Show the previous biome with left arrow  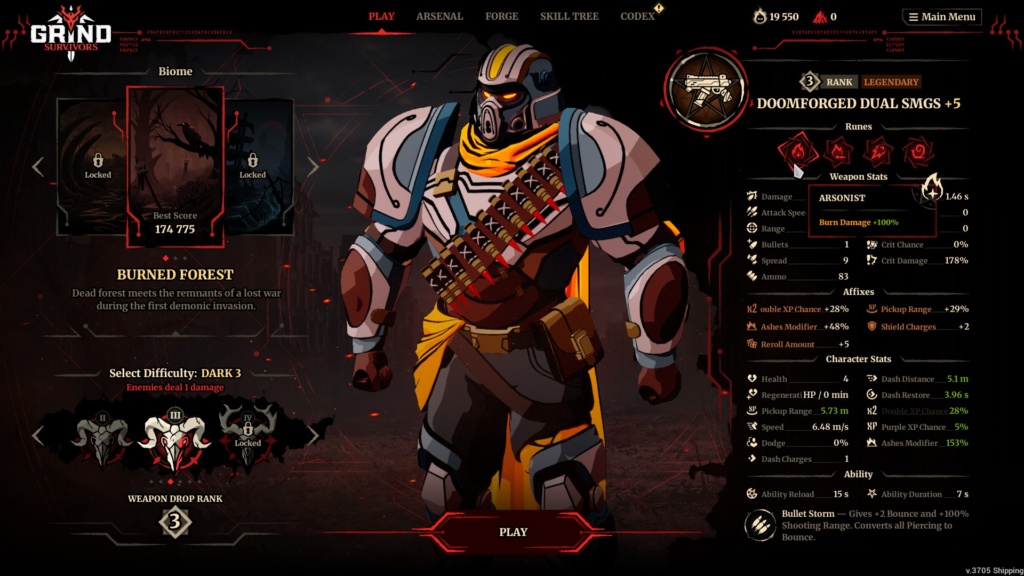pyautogui.click(x=38, y=166)
